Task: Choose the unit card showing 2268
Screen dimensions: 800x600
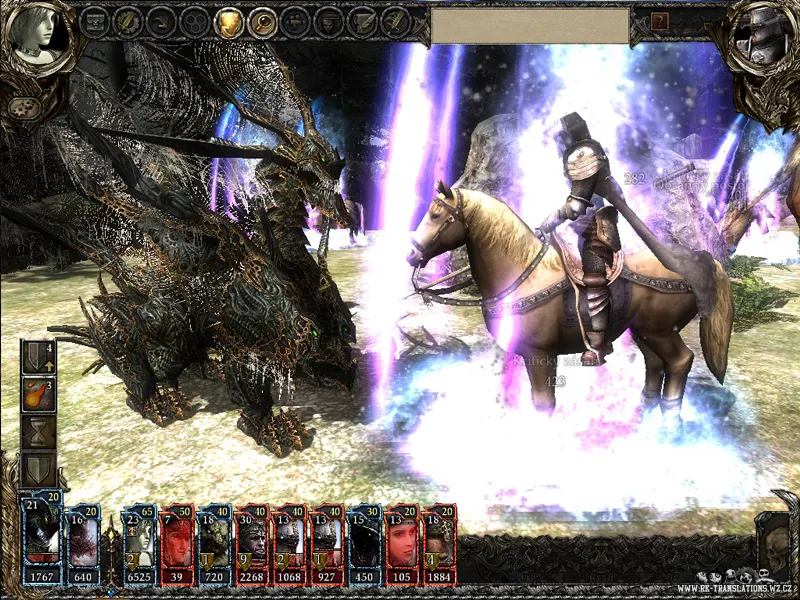Action: click(252, 543)
